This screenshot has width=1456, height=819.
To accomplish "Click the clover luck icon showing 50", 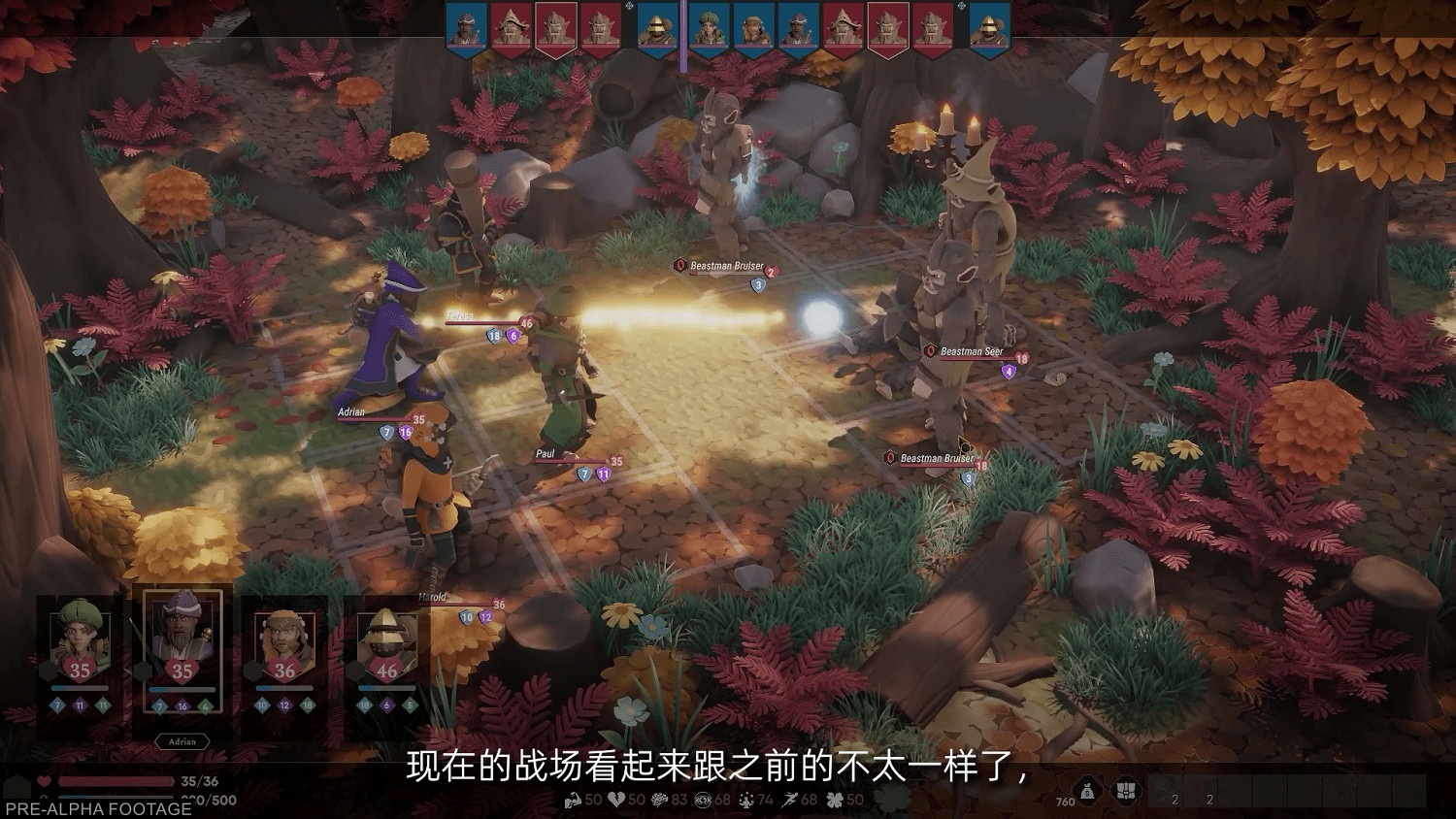I will pos(835,800).
